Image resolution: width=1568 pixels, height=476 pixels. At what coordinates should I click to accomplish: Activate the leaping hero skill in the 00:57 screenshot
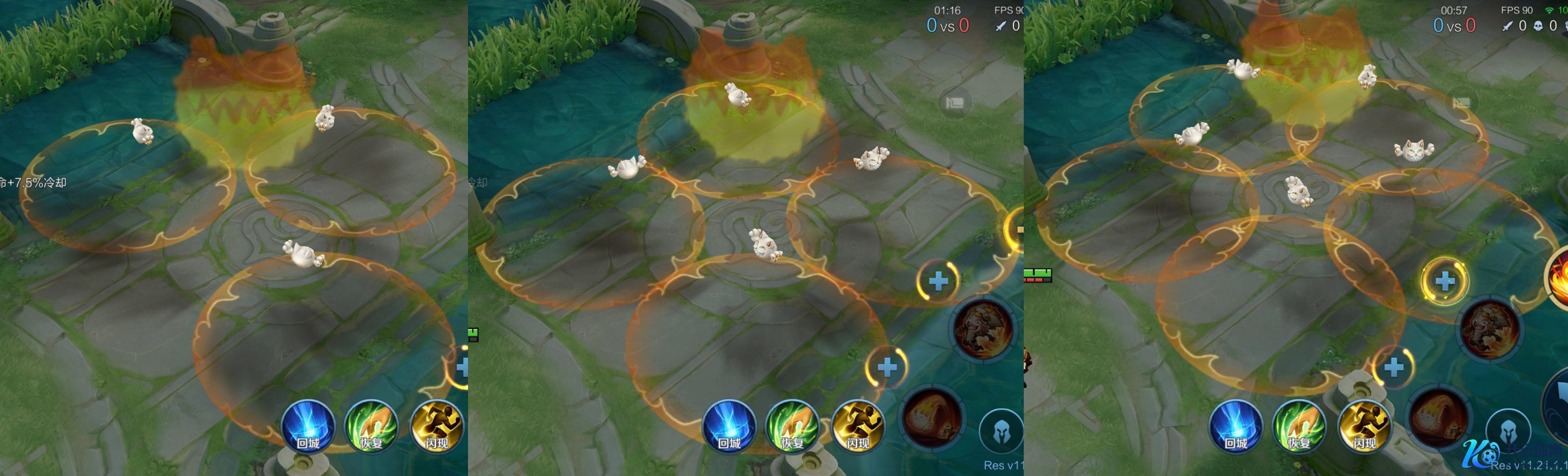click(x=1490, y=328)
